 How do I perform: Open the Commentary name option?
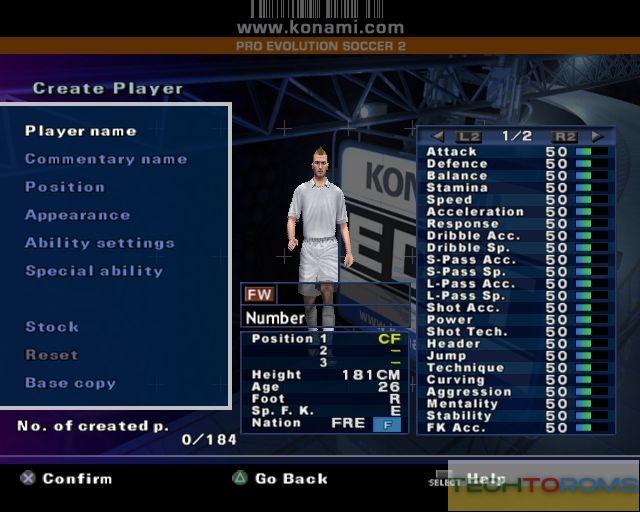tap(105, 159)
